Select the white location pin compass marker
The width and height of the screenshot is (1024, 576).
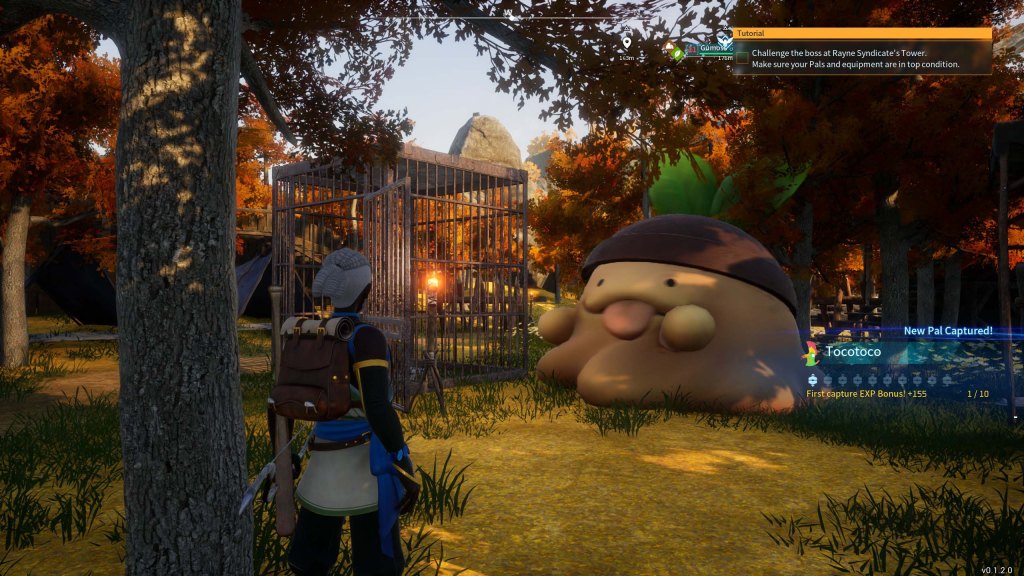(x=627, y=42)
